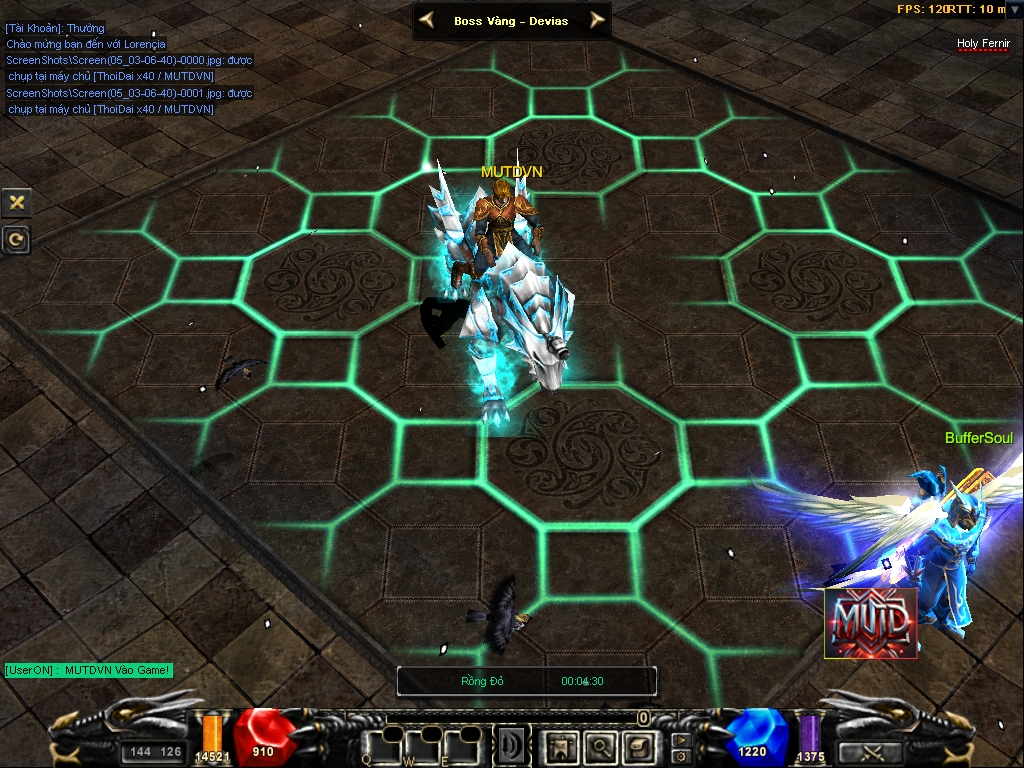Open the bag inventory button
Image resolution: width=1024 pixels, height=768 pixels.
pos(638,745)
